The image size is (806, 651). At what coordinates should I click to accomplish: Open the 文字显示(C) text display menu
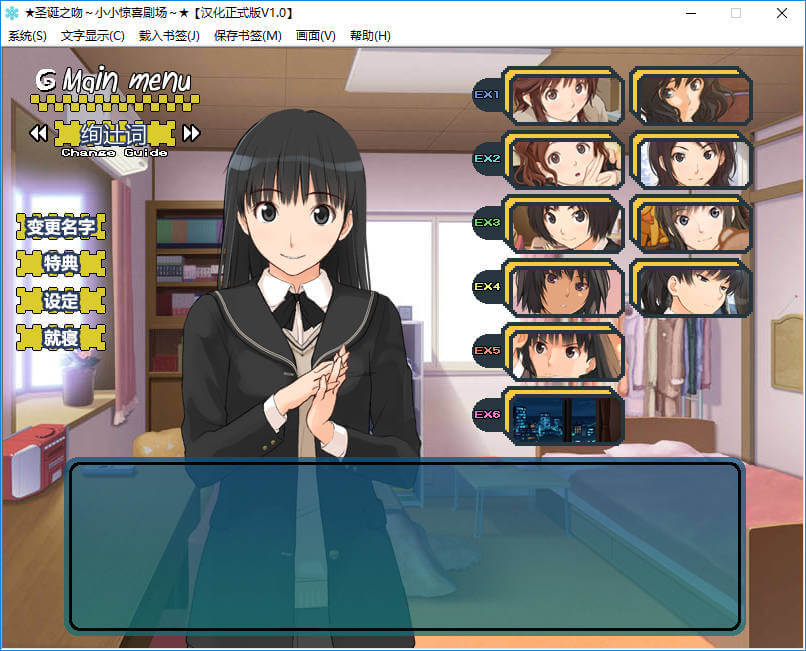coord(92,36)
